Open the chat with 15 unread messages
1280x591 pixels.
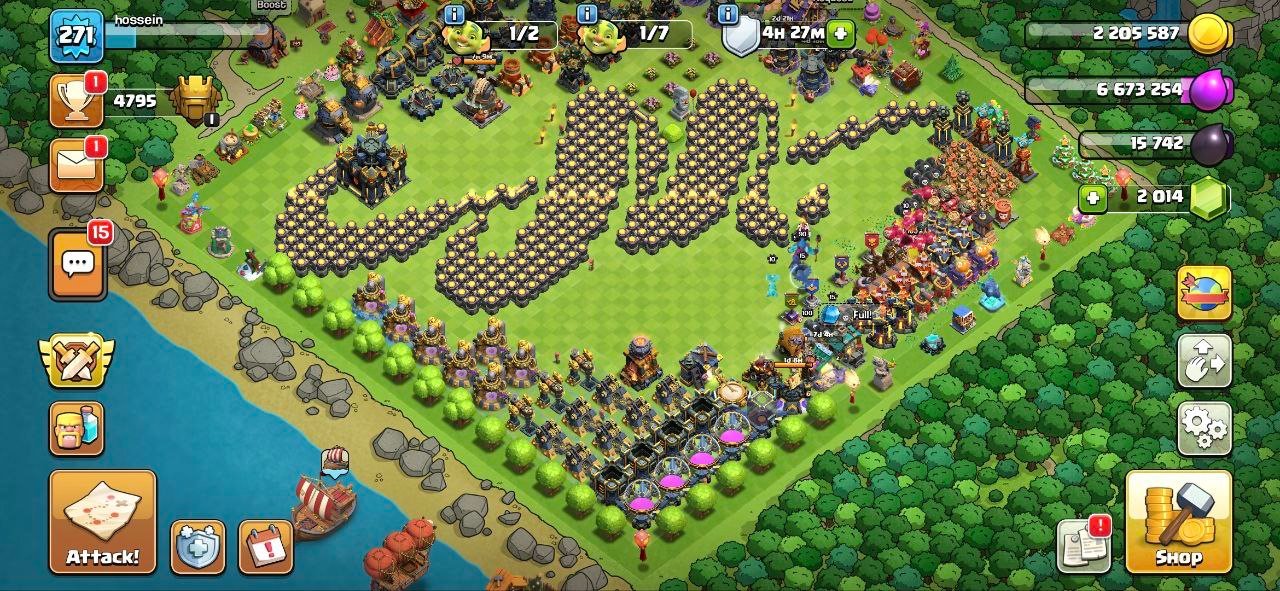pos(77,264)
